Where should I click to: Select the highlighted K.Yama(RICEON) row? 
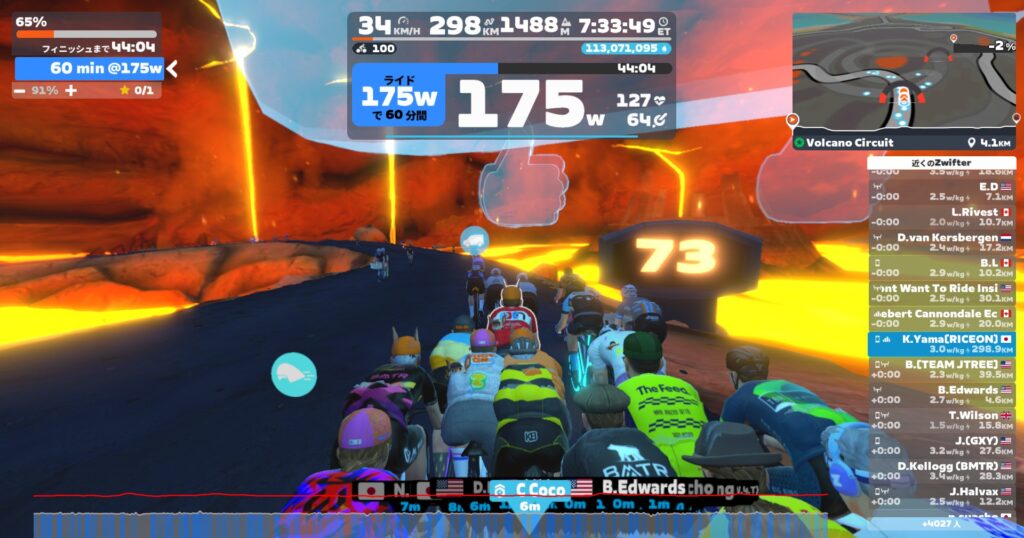click(941, 344)
